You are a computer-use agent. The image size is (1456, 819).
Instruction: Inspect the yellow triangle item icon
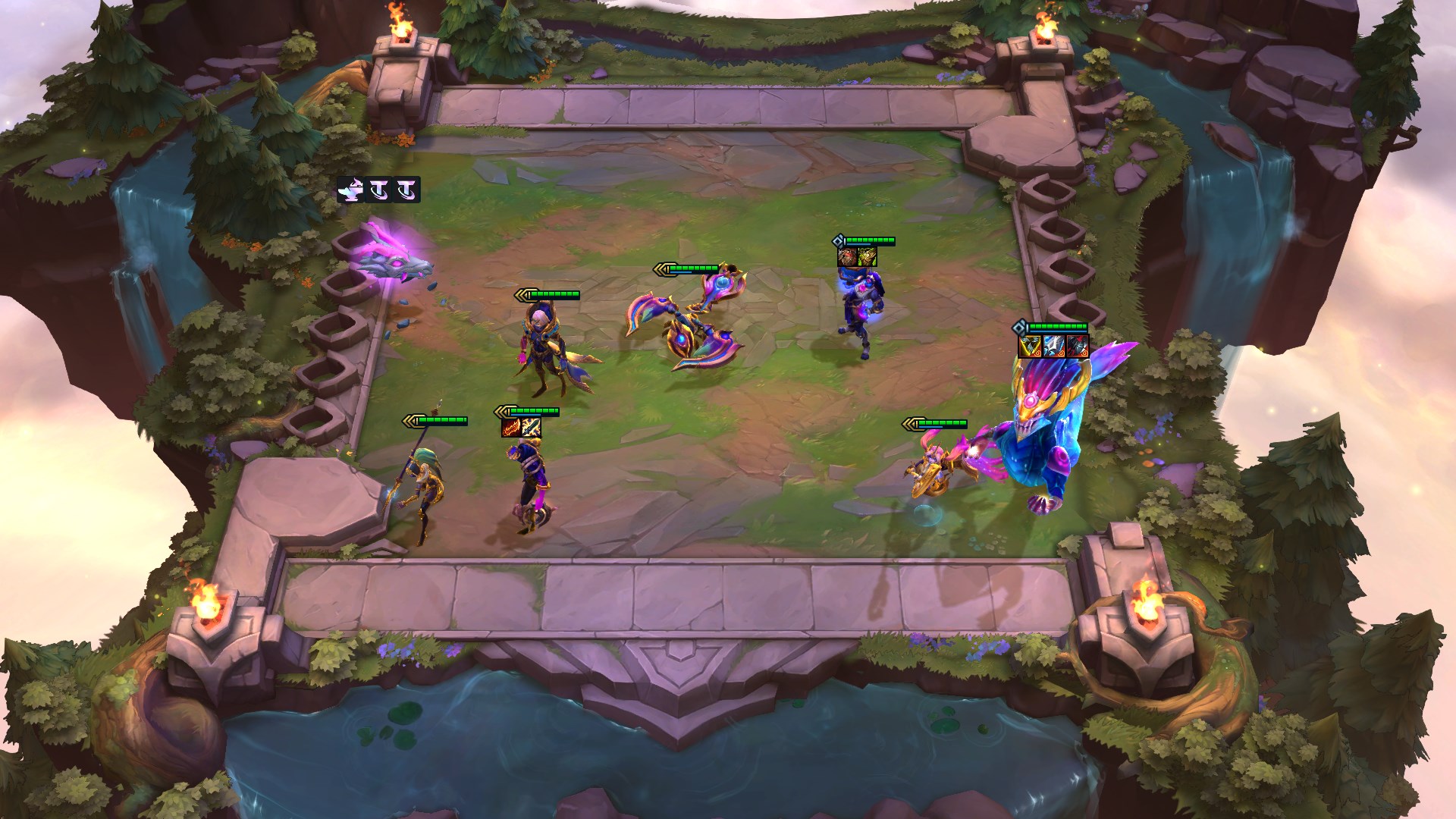click(x=1029, y=347)
